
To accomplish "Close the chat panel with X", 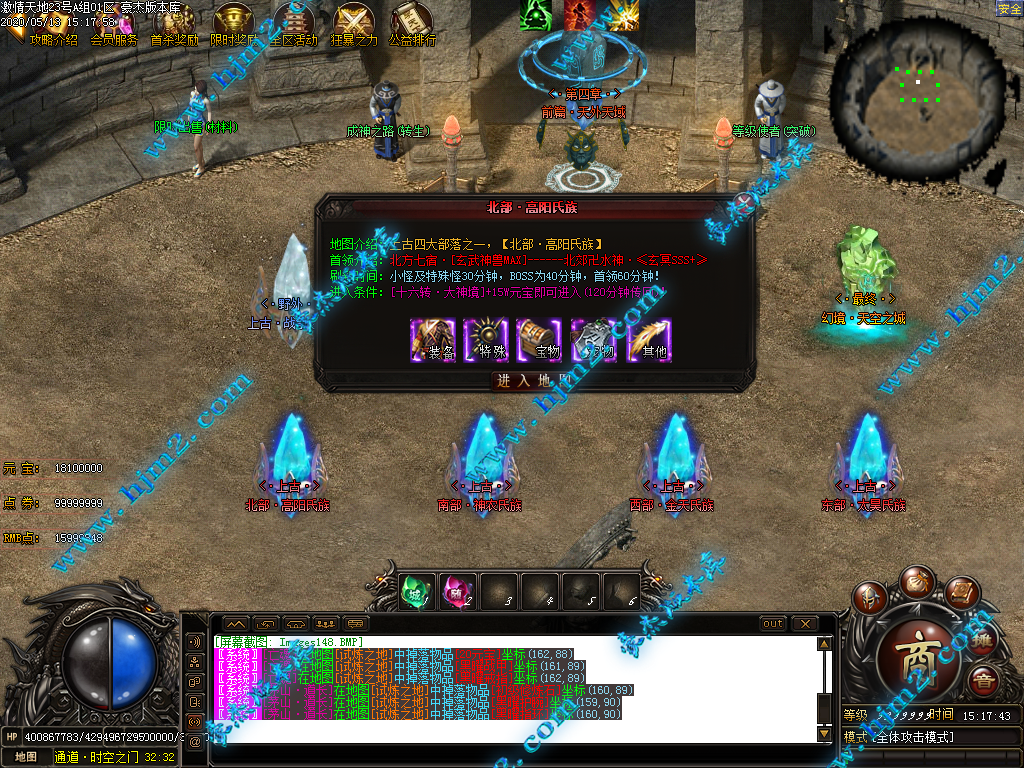I will (x=805, y=624).
